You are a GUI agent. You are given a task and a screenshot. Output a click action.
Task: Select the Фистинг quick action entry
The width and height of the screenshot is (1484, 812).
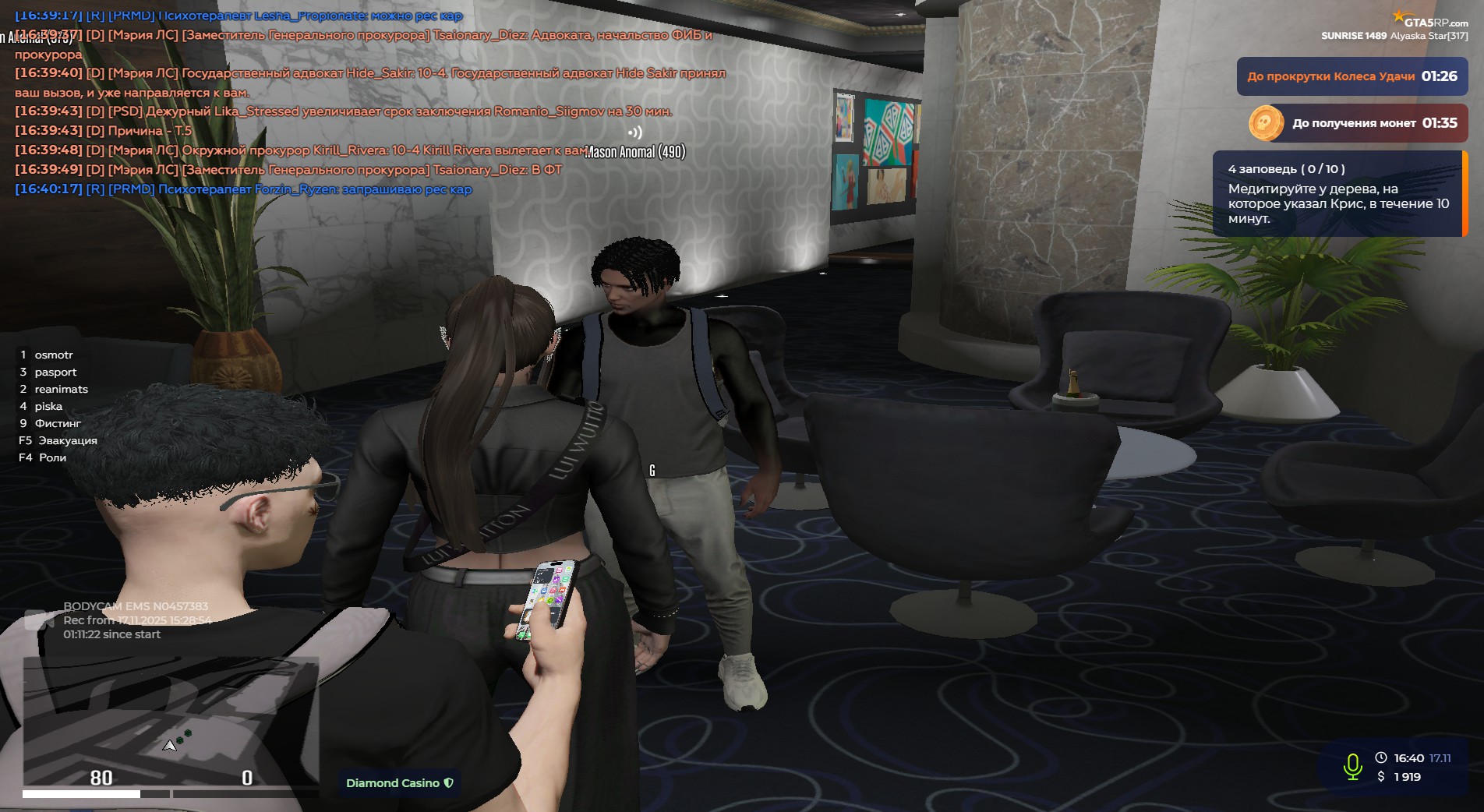click(x=58, y=424)
